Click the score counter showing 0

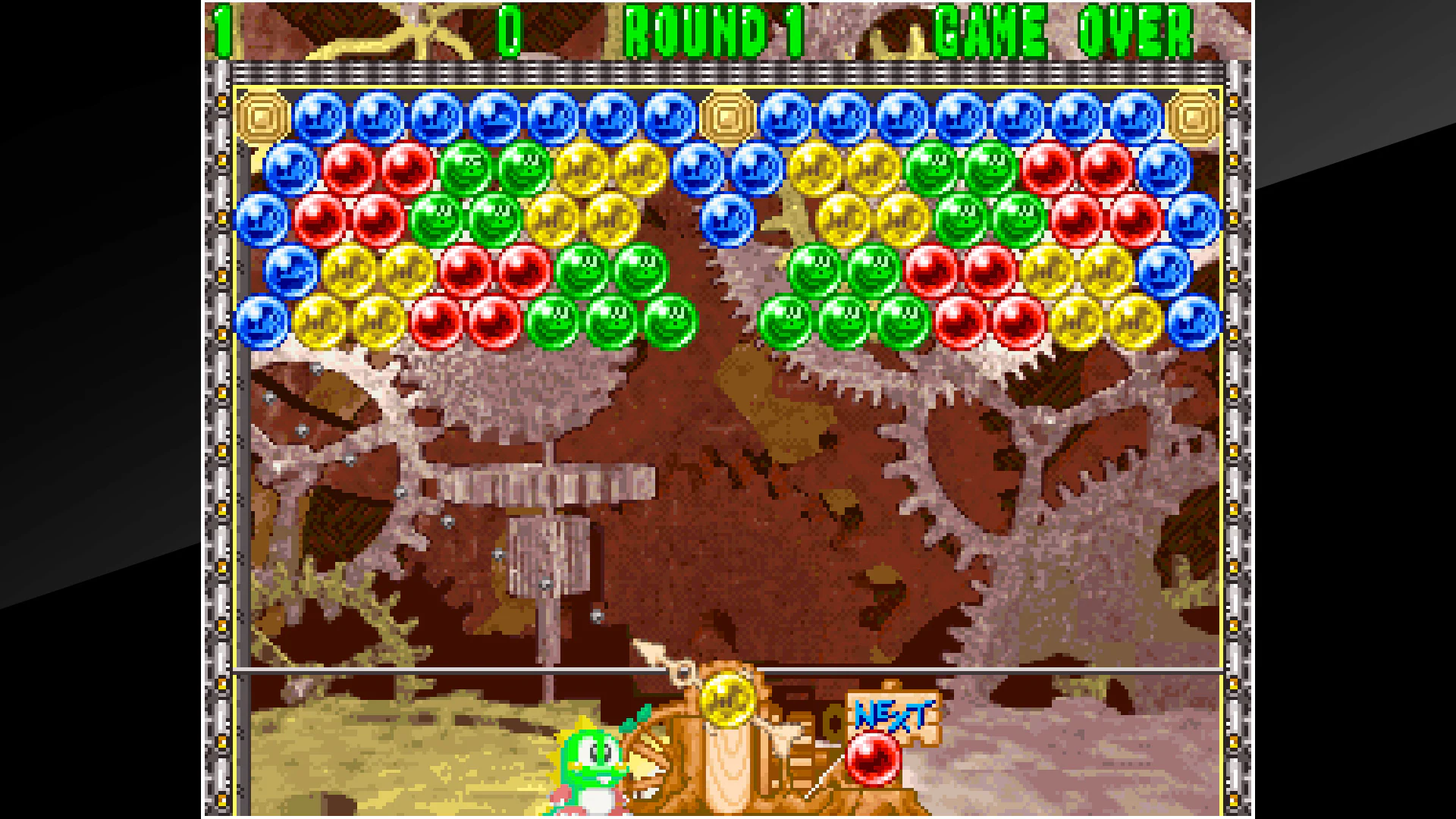pos(510,30)
